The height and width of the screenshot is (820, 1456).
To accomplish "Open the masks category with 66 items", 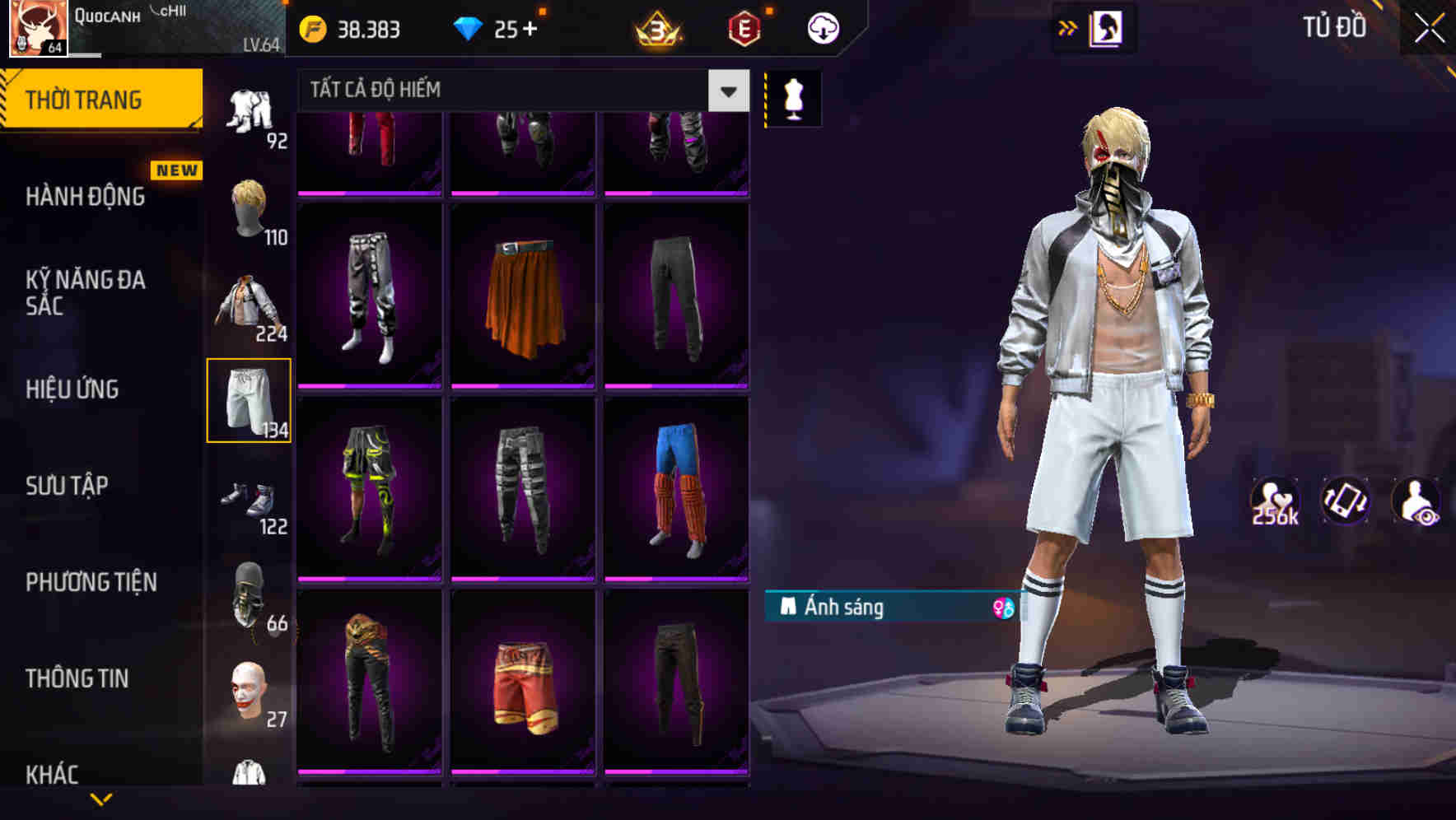I will [x=249, y=597].
